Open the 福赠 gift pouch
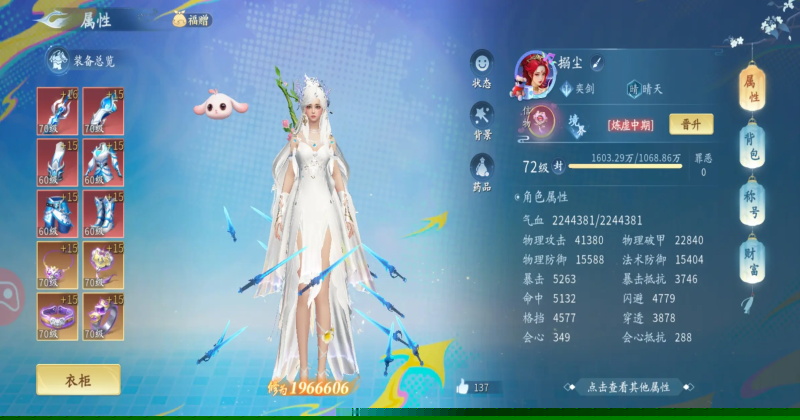 pos(192,19)
